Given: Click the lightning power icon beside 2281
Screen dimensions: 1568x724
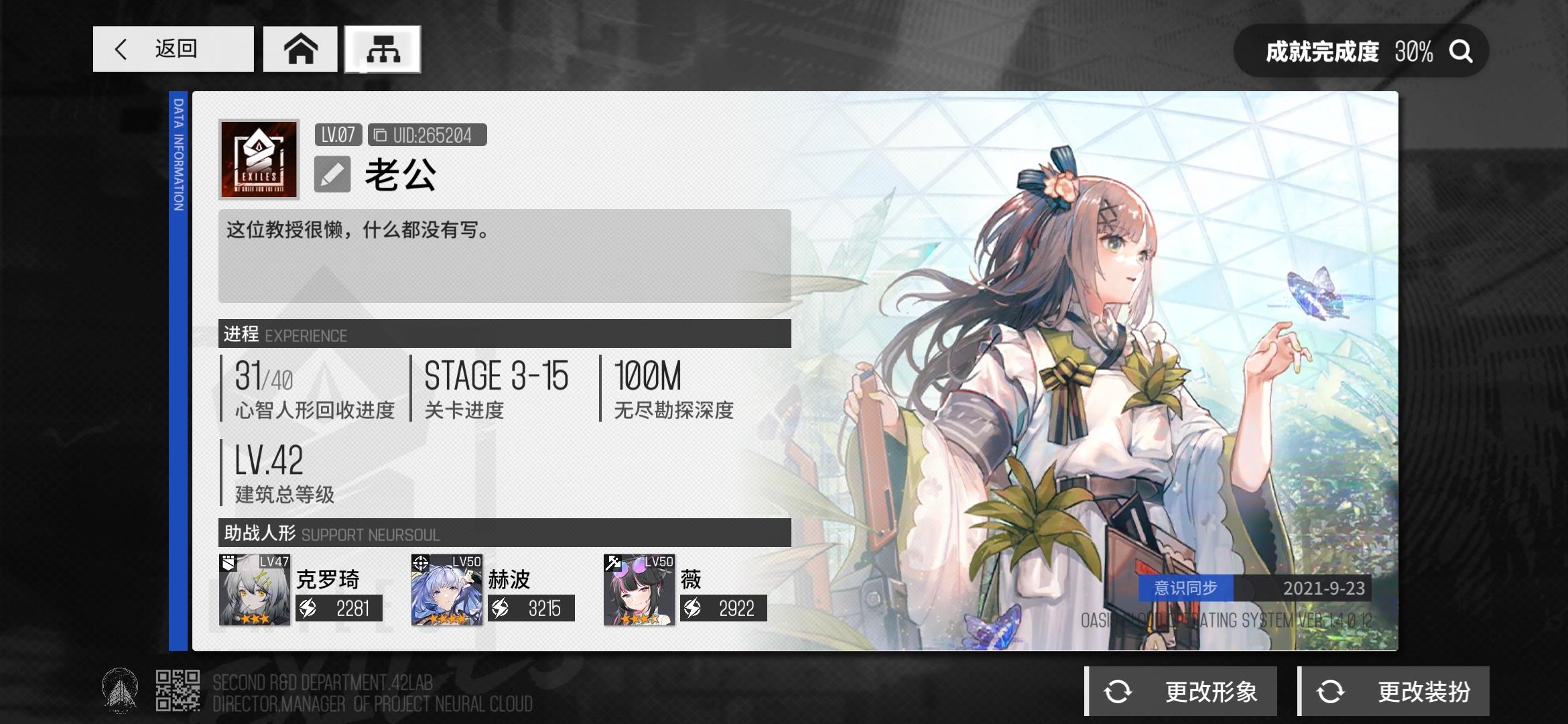Looking at the screenshot, I should 307,609.
